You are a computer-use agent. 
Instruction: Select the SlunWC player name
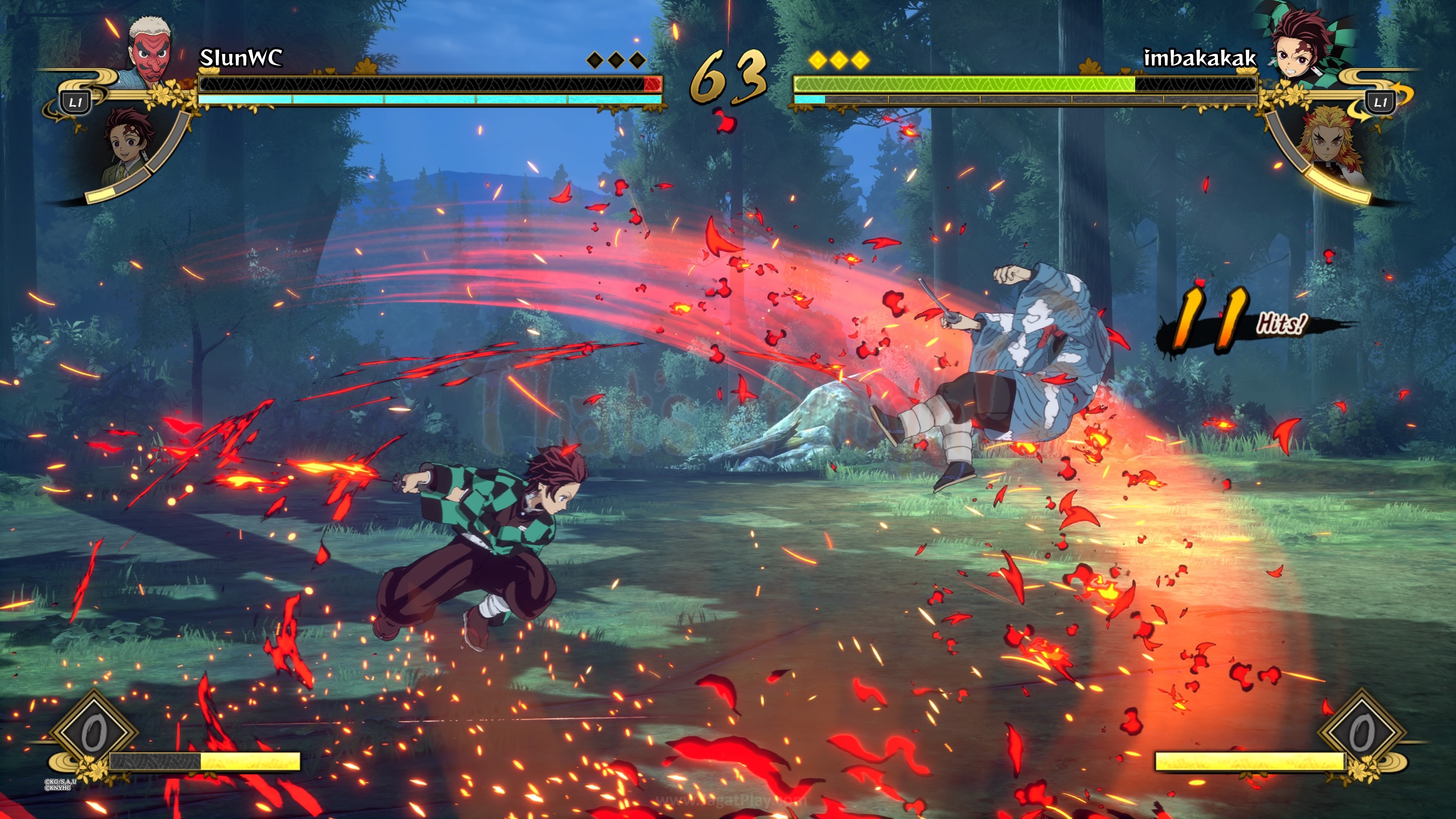tap(241, 58)
